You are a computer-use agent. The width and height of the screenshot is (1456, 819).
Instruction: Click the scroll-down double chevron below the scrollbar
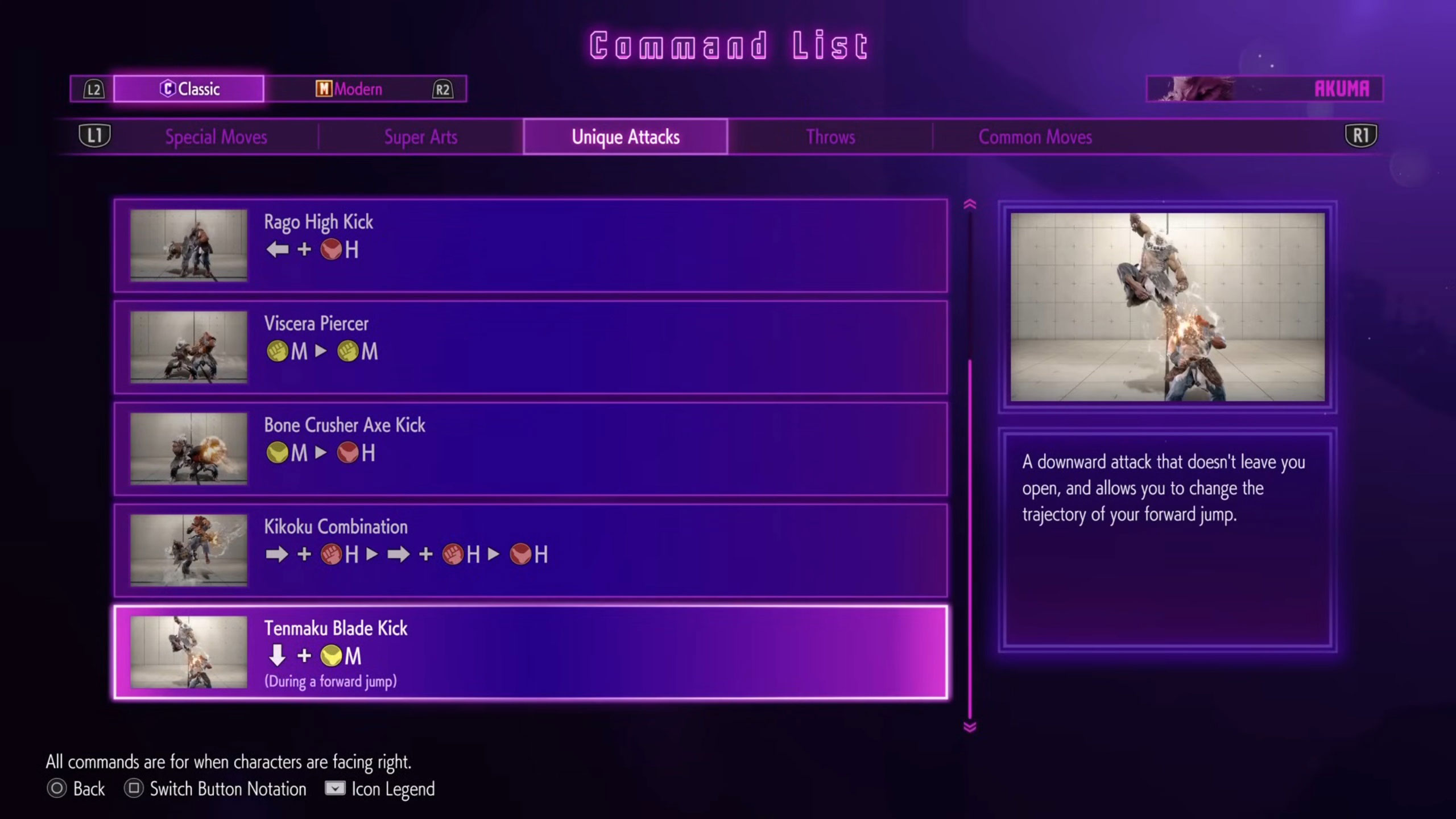(969, 721)
